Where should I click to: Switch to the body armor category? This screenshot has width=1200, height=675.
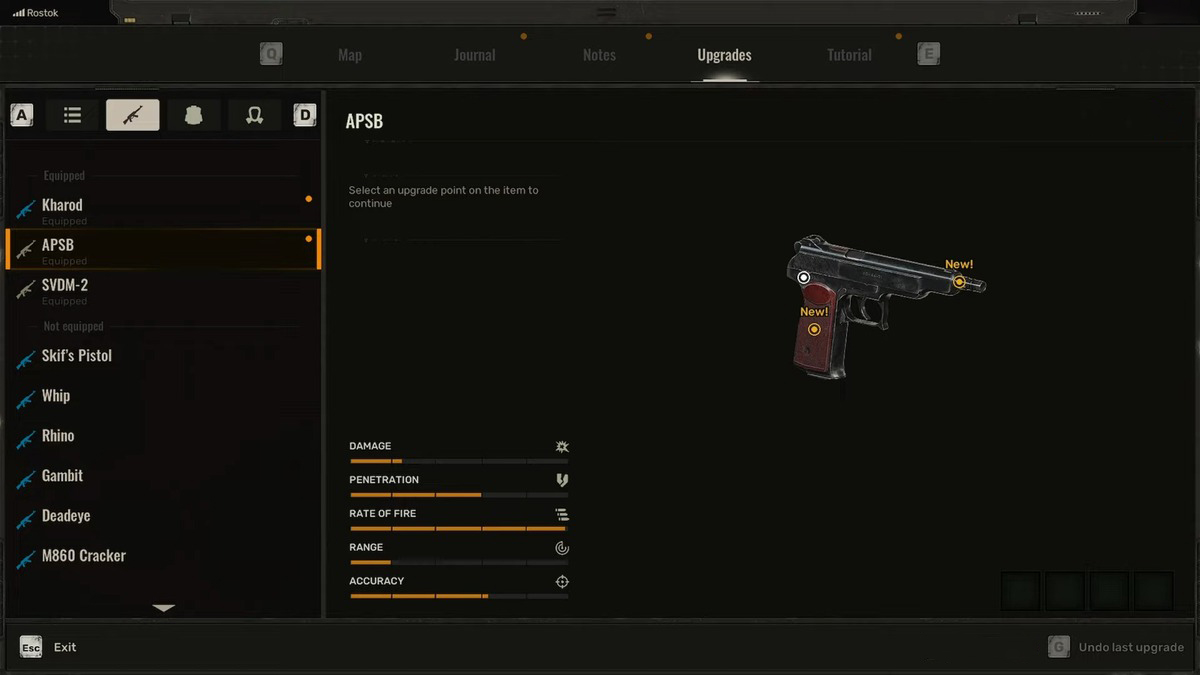(x=194, y=115)
